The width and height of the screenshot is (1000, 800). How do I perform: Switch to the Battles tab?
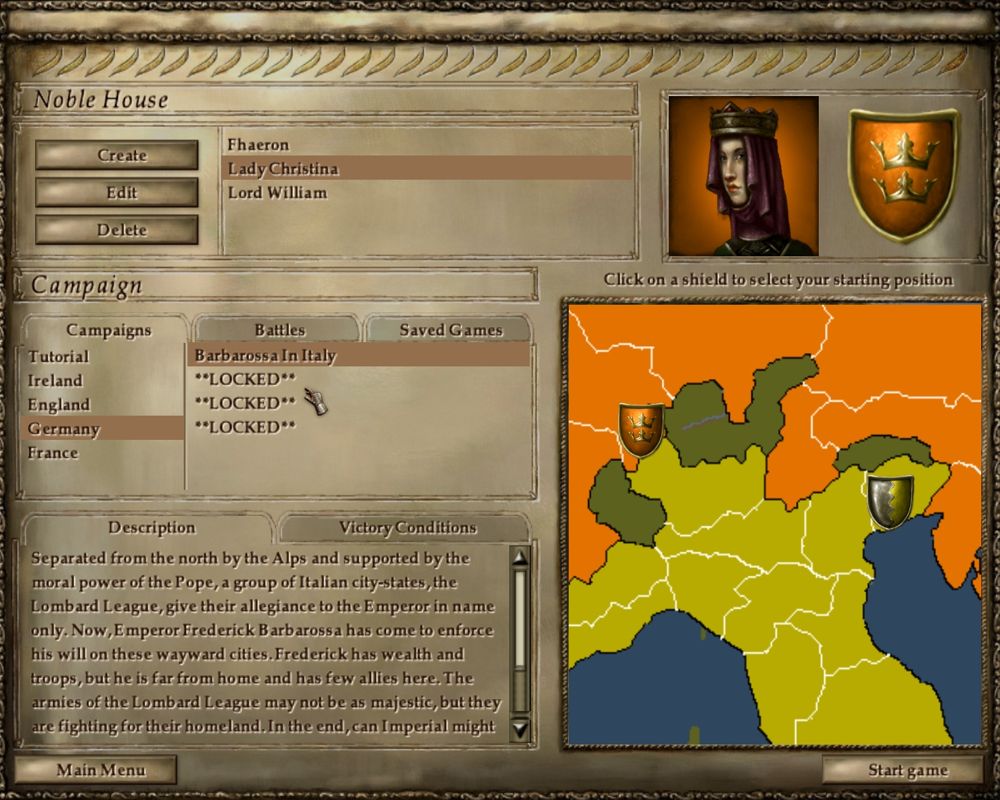click(x=279, y=329)
